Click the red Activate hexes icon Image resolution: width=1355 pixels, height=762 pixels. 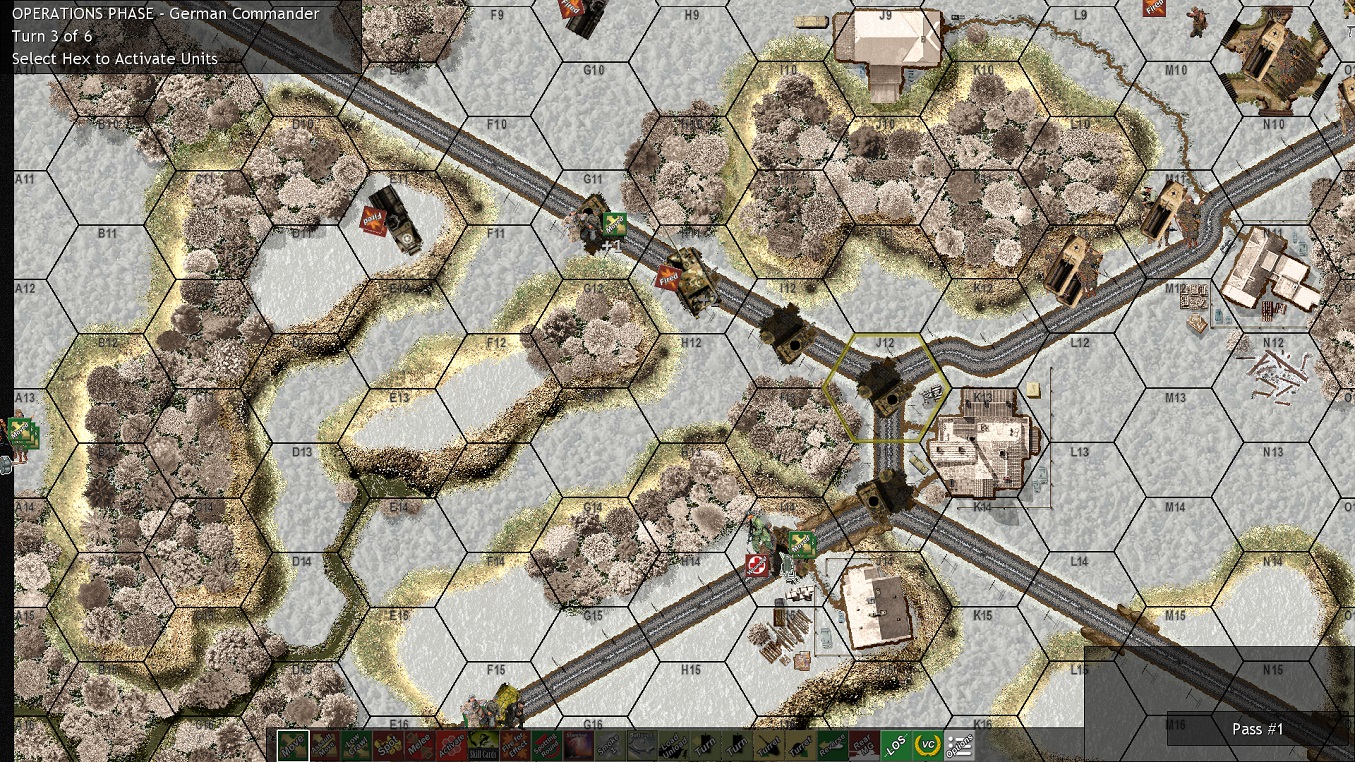coord(450,745)
